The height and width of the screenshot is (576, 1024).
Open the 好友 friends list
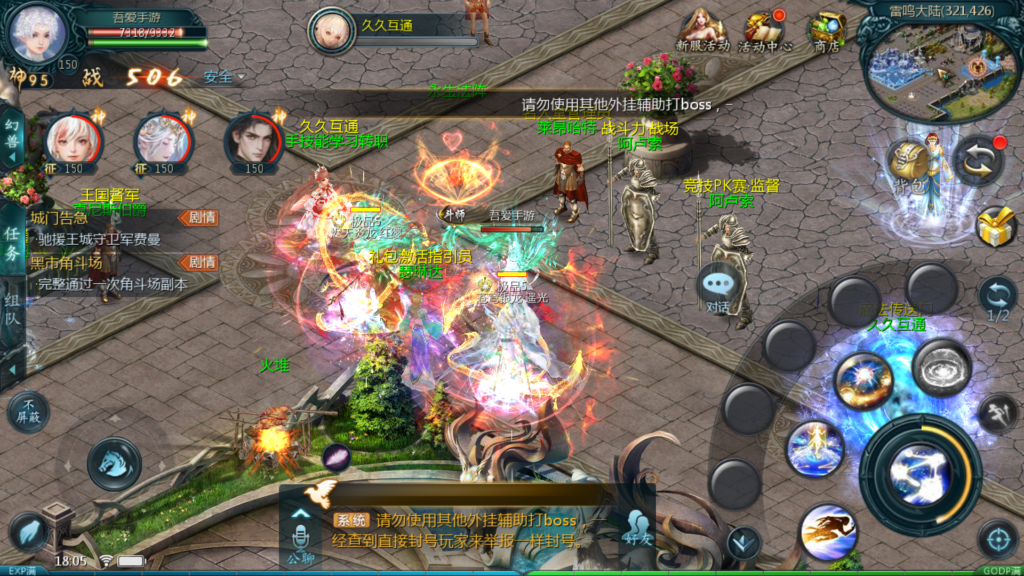[x=637, y=529]
